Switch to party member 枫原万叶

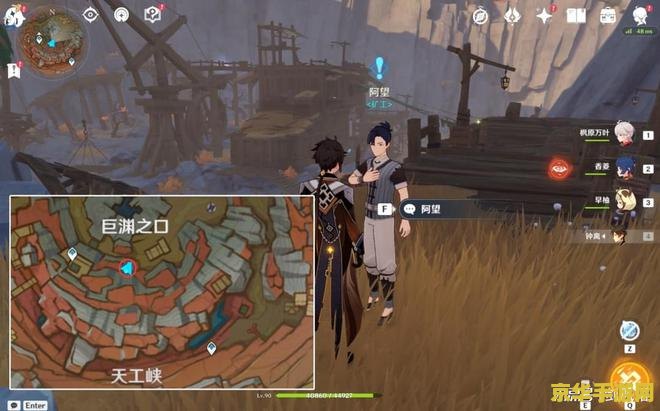[x=623, y=133]
